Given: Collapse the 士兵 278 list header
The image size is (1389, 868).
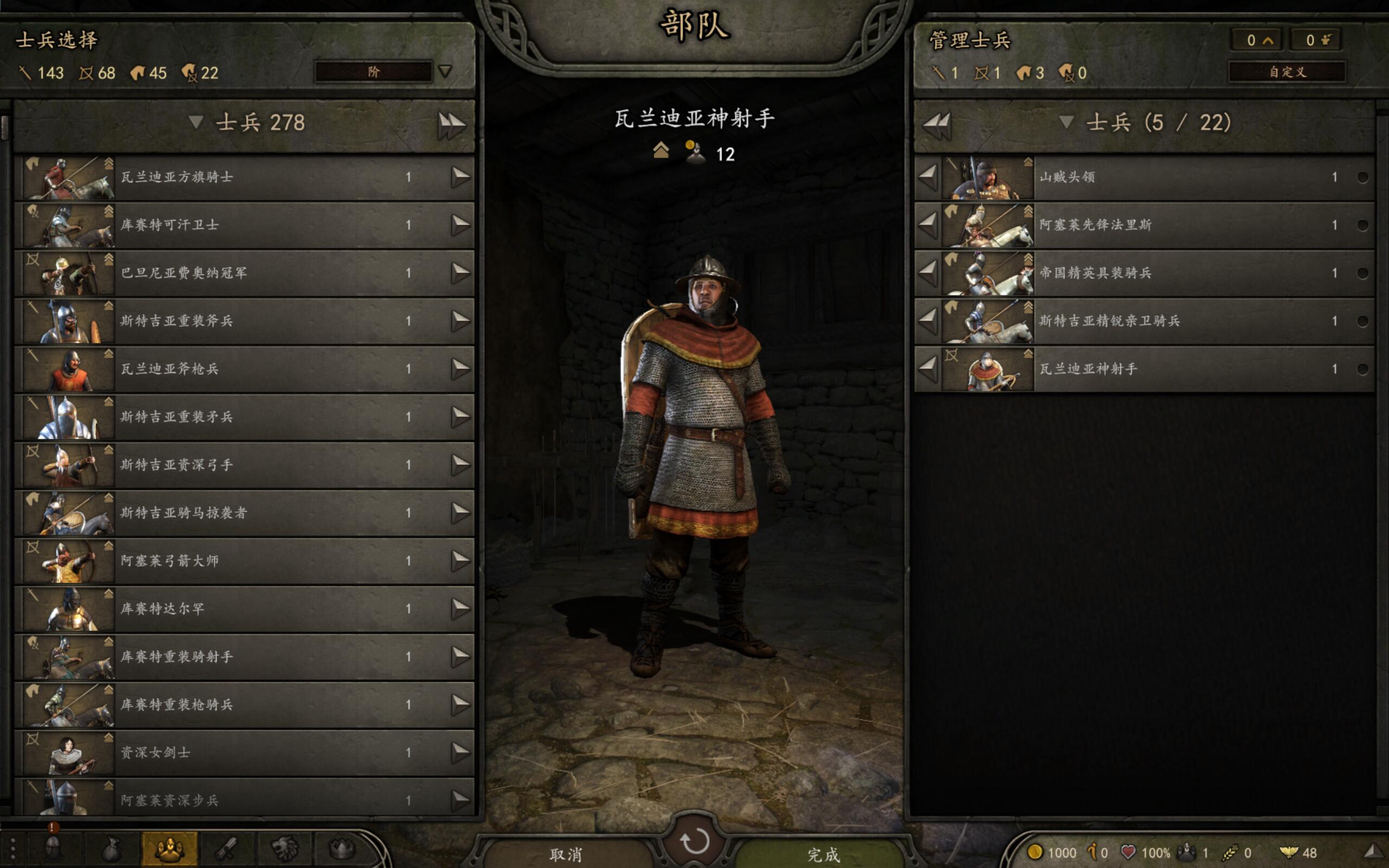Looking at the screenshot, I should coord(196,122).
